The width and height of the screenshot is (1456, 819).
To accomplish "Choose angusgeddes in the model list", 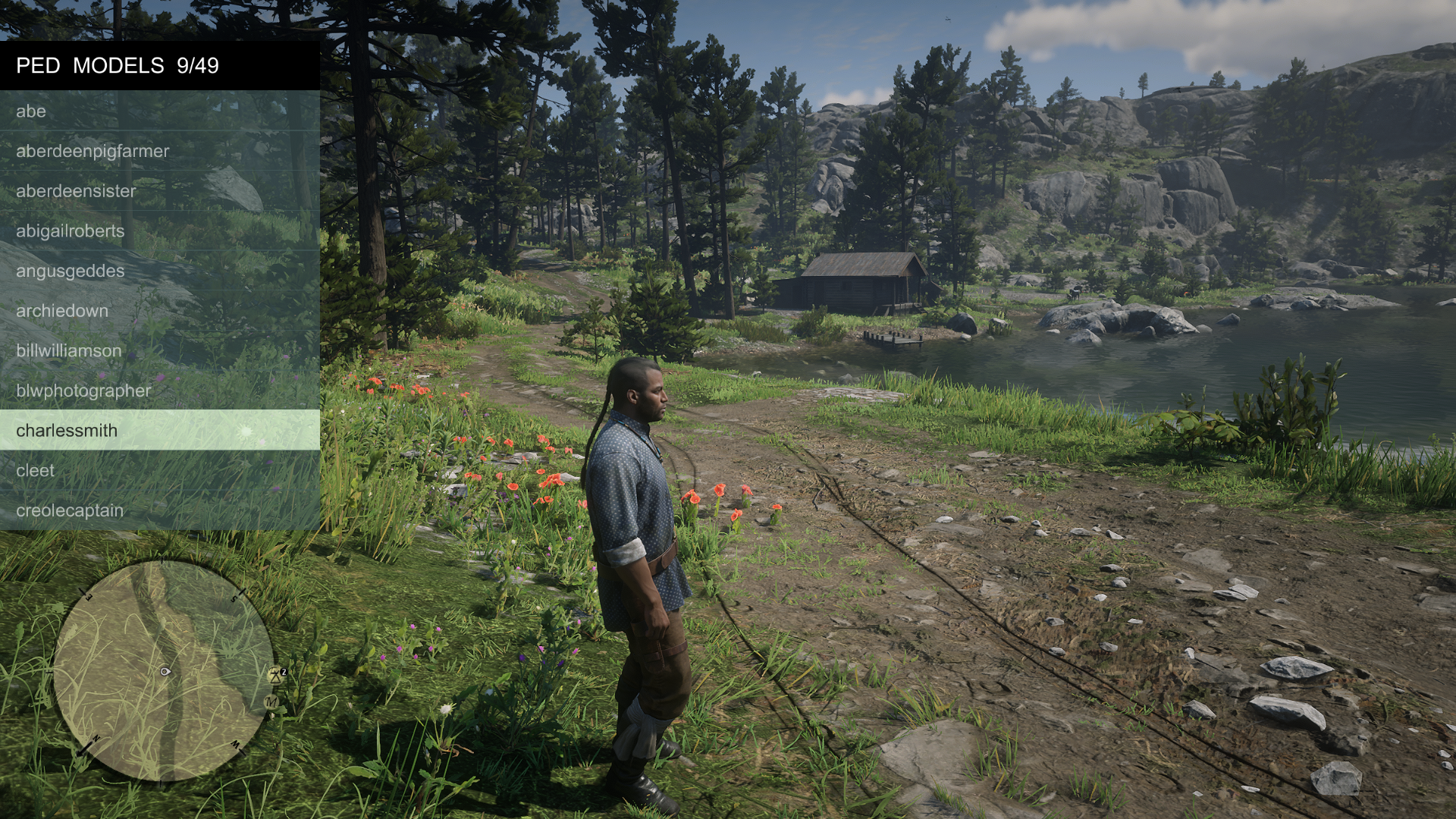I will (x=159, y=271).
